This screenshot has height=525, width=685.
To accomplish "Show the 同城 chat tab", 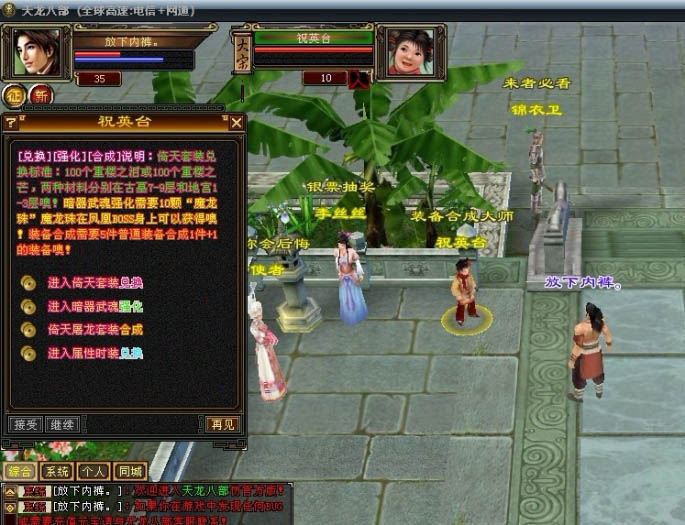I will 130,471.
